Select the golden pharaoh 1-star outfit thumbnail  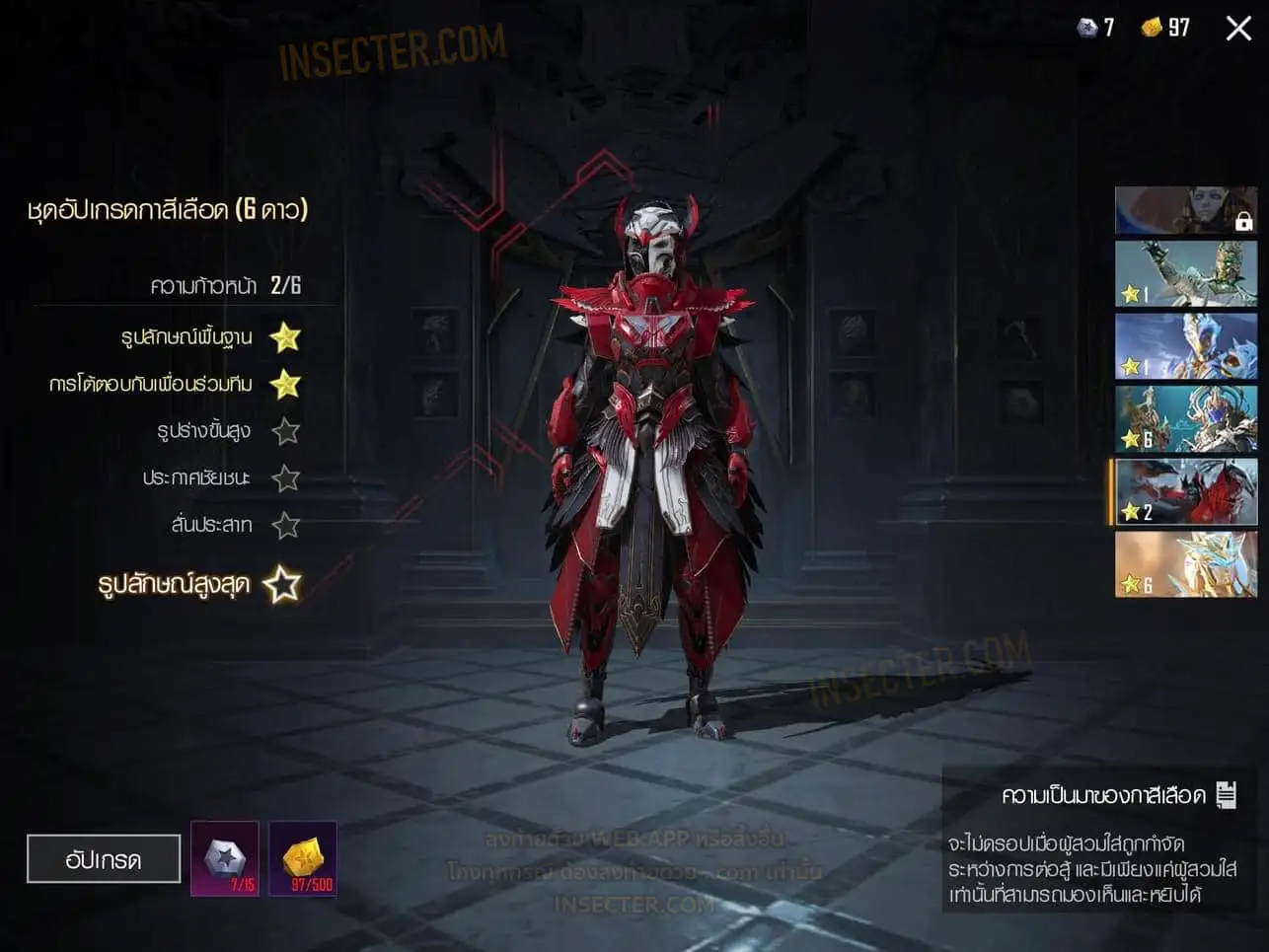[1186, 274]
